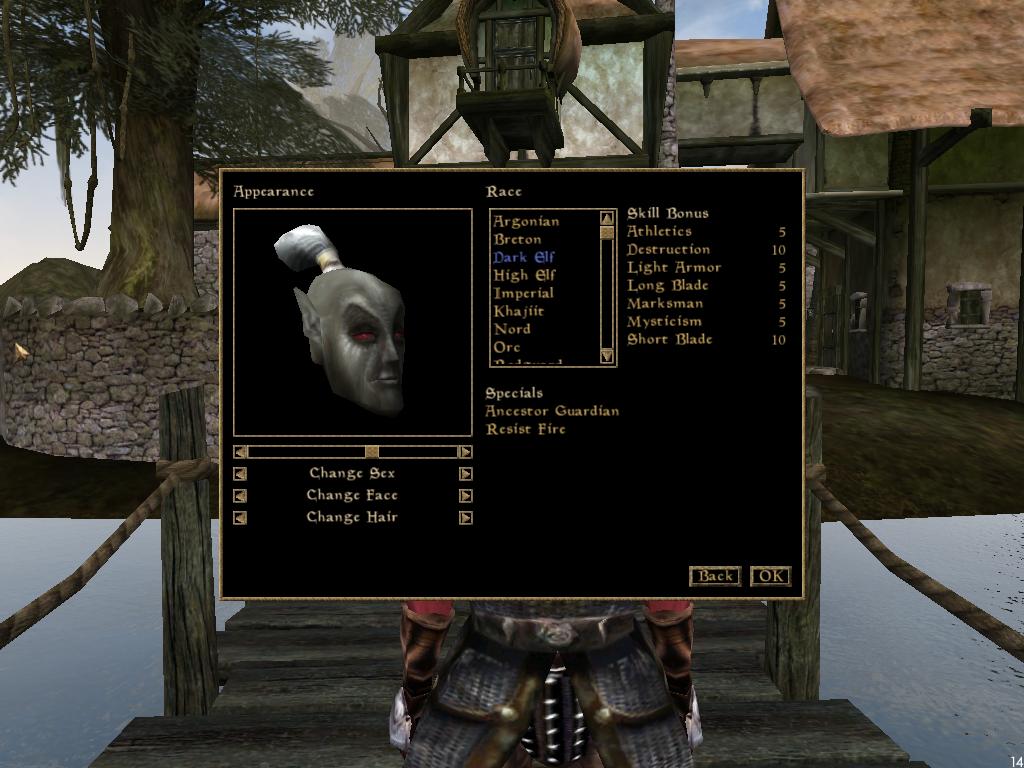Image resolution: width=1024 pixels, height=768 pixels.
Task: Rotate head preview with slider left arrow
Action: 240,452
